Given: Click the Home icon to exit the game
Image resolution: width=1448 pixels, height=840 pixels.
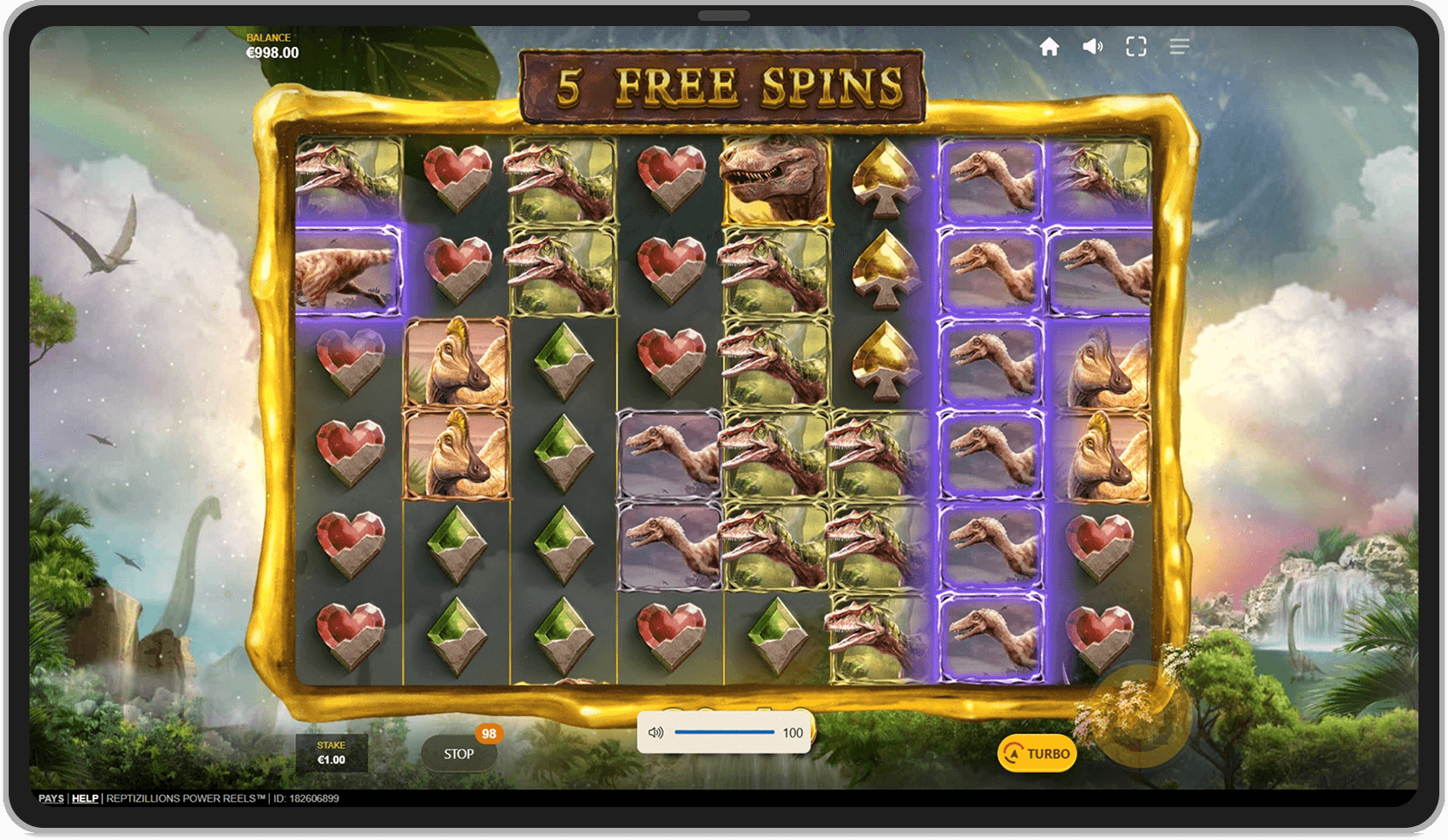Looking at the screenshot, I should tap(1050, 47).
